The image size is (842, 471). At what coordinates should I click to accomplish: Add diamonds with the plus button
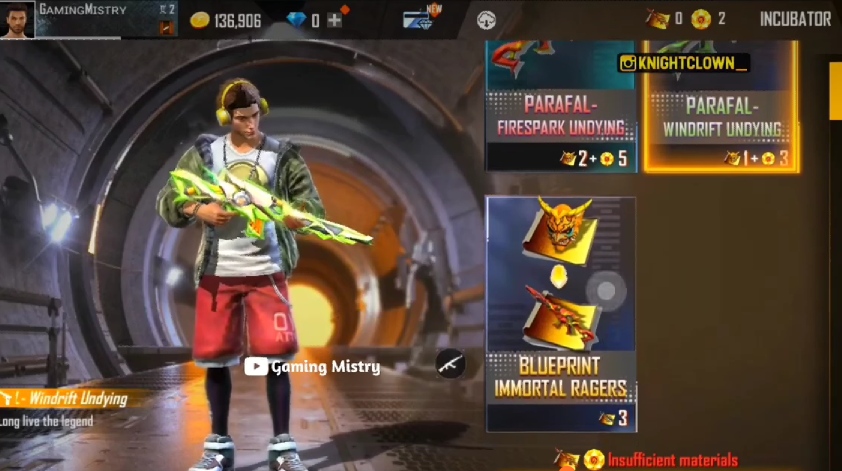(335, 20)
